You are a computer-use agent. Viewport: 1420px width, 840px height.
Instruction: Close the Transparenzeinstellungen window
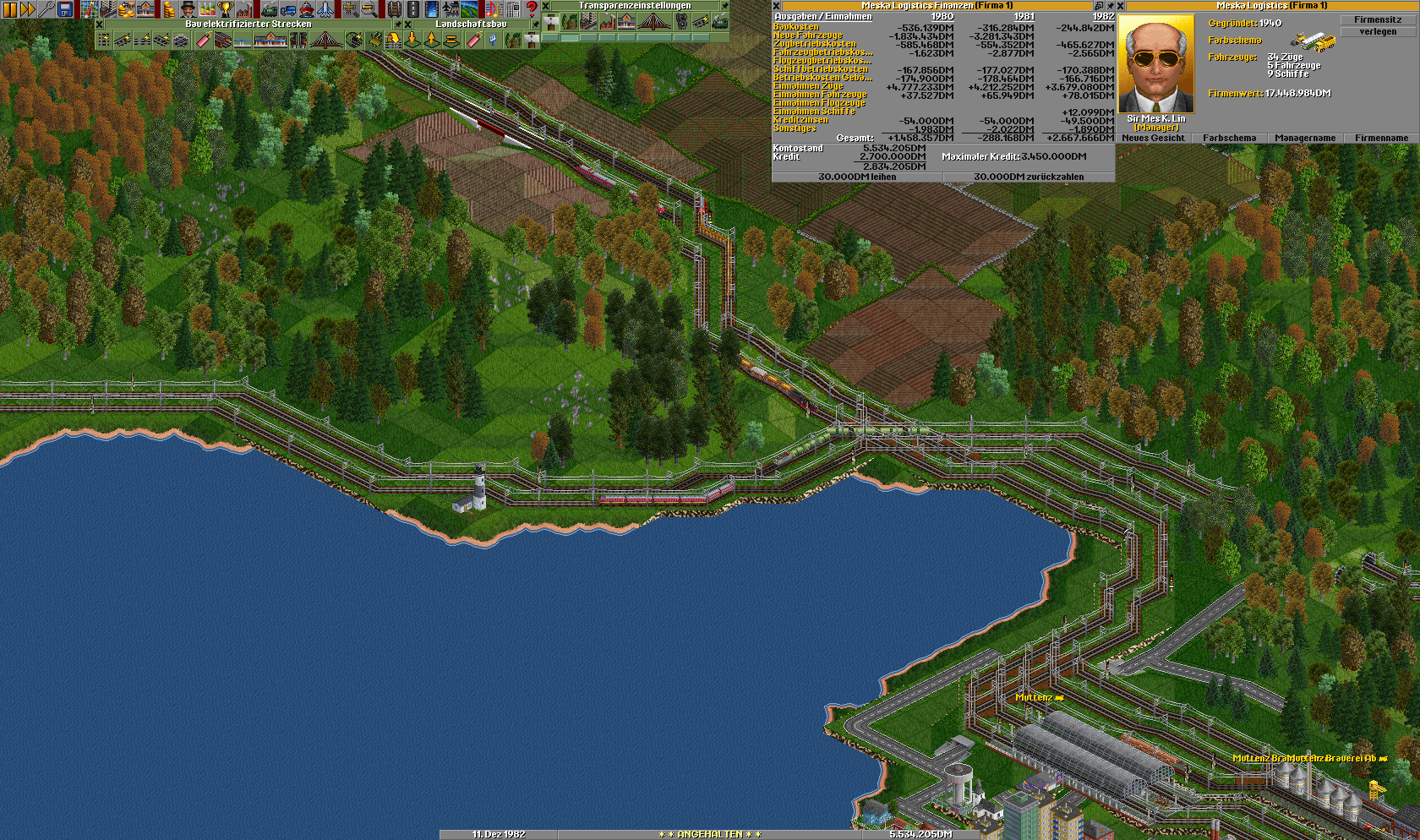click(546, 6)
